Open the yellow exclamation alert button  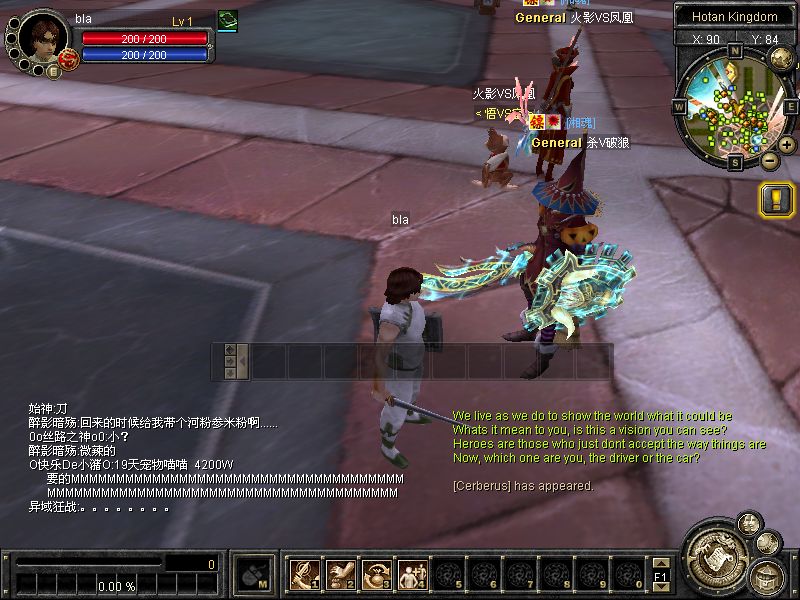[x=776, y=200]
